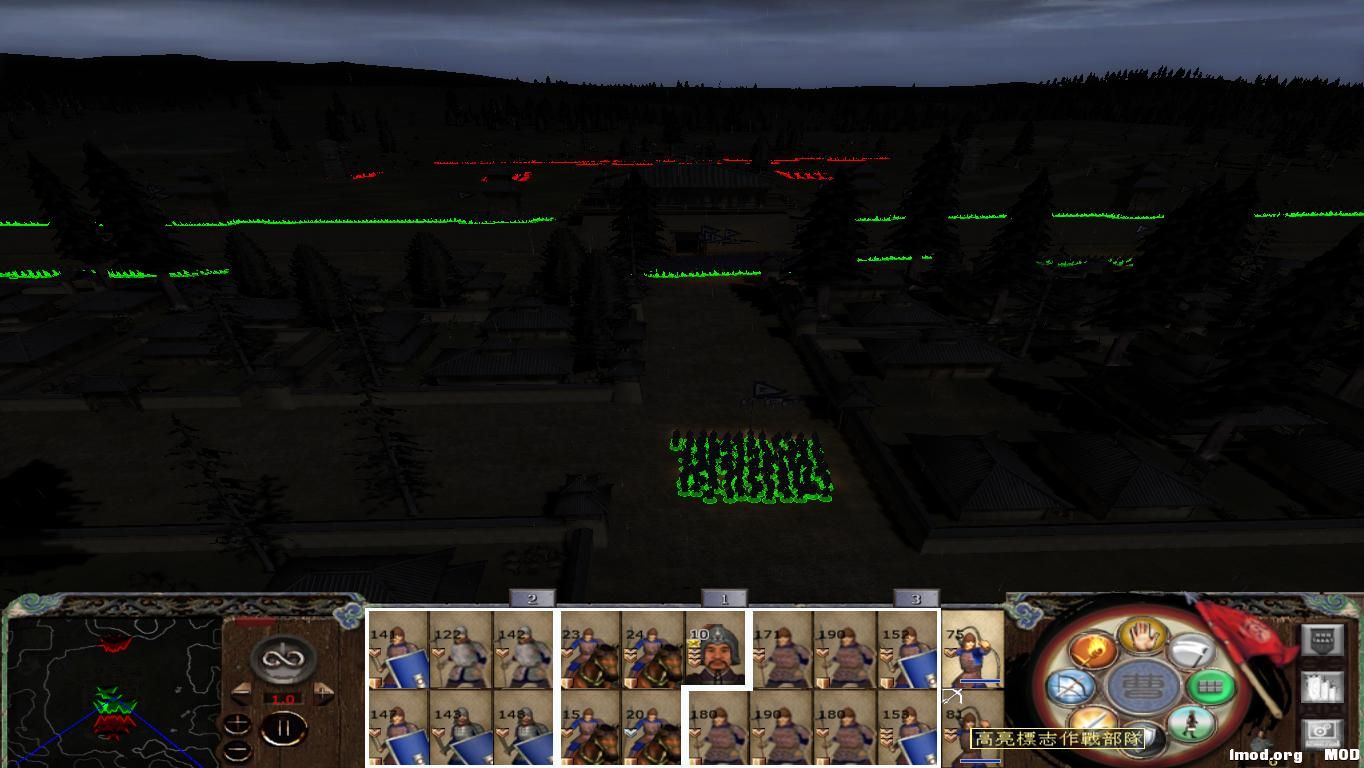Select unit group tab 2
This screenshot has height=768, width=1364.
(x=532, y=598)
